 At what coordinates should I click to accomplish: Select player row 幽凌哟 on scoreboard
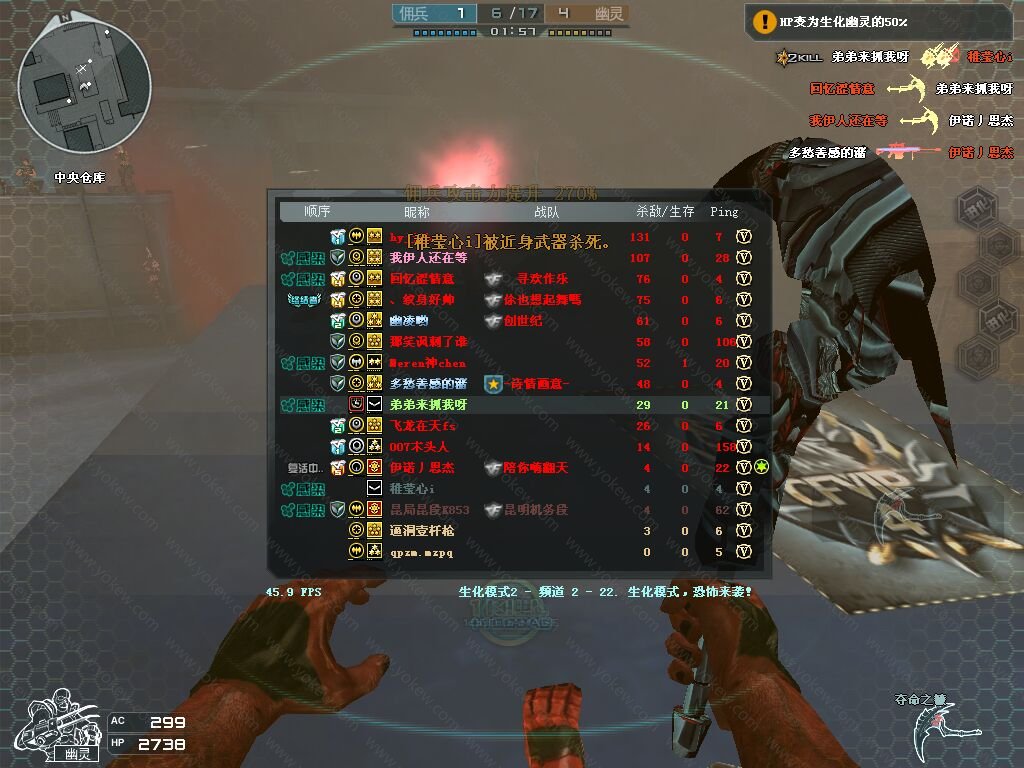coord(409,321)
